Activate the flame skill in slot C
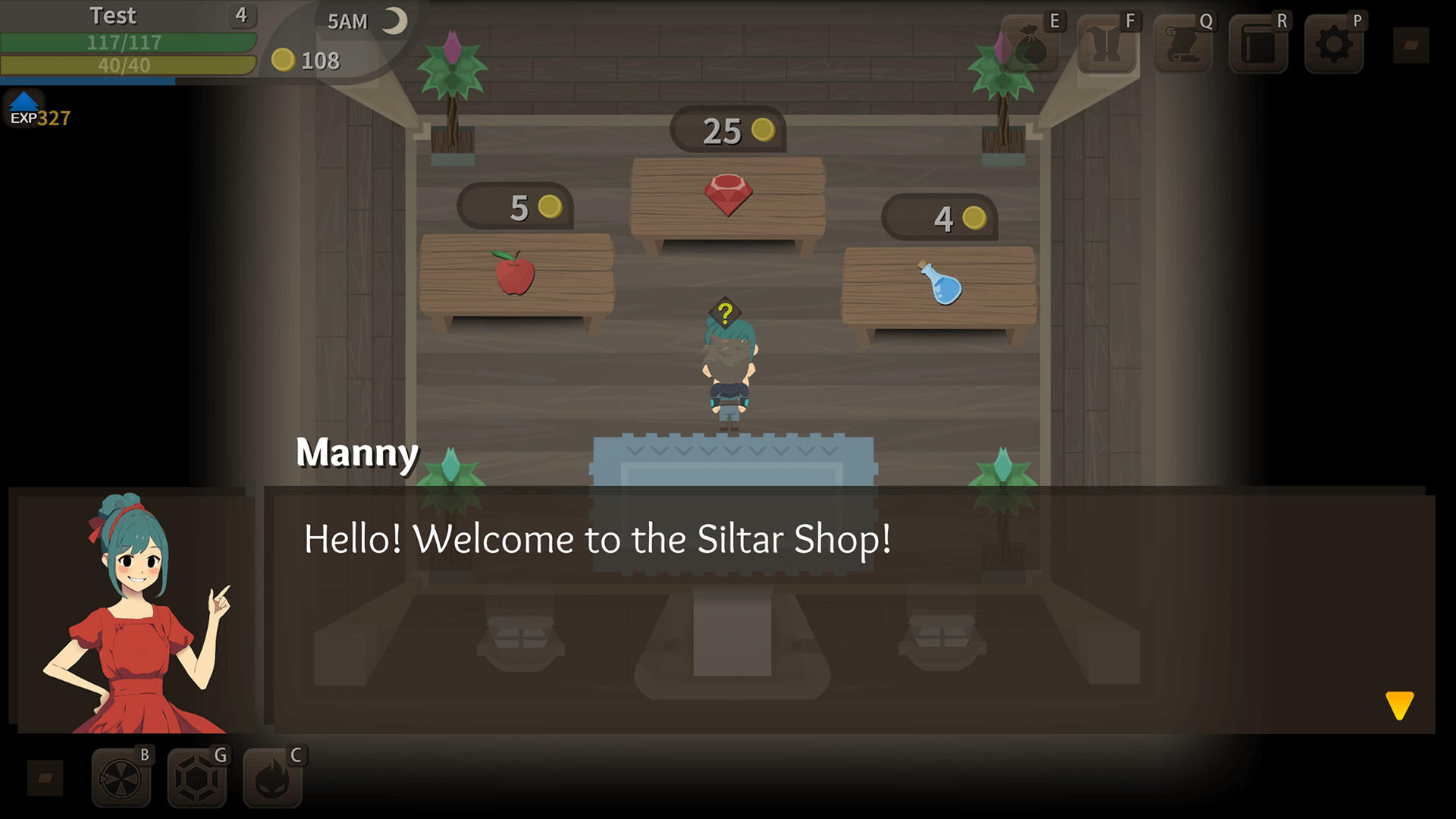1456x819 pixels. click(x=271, y=777)
